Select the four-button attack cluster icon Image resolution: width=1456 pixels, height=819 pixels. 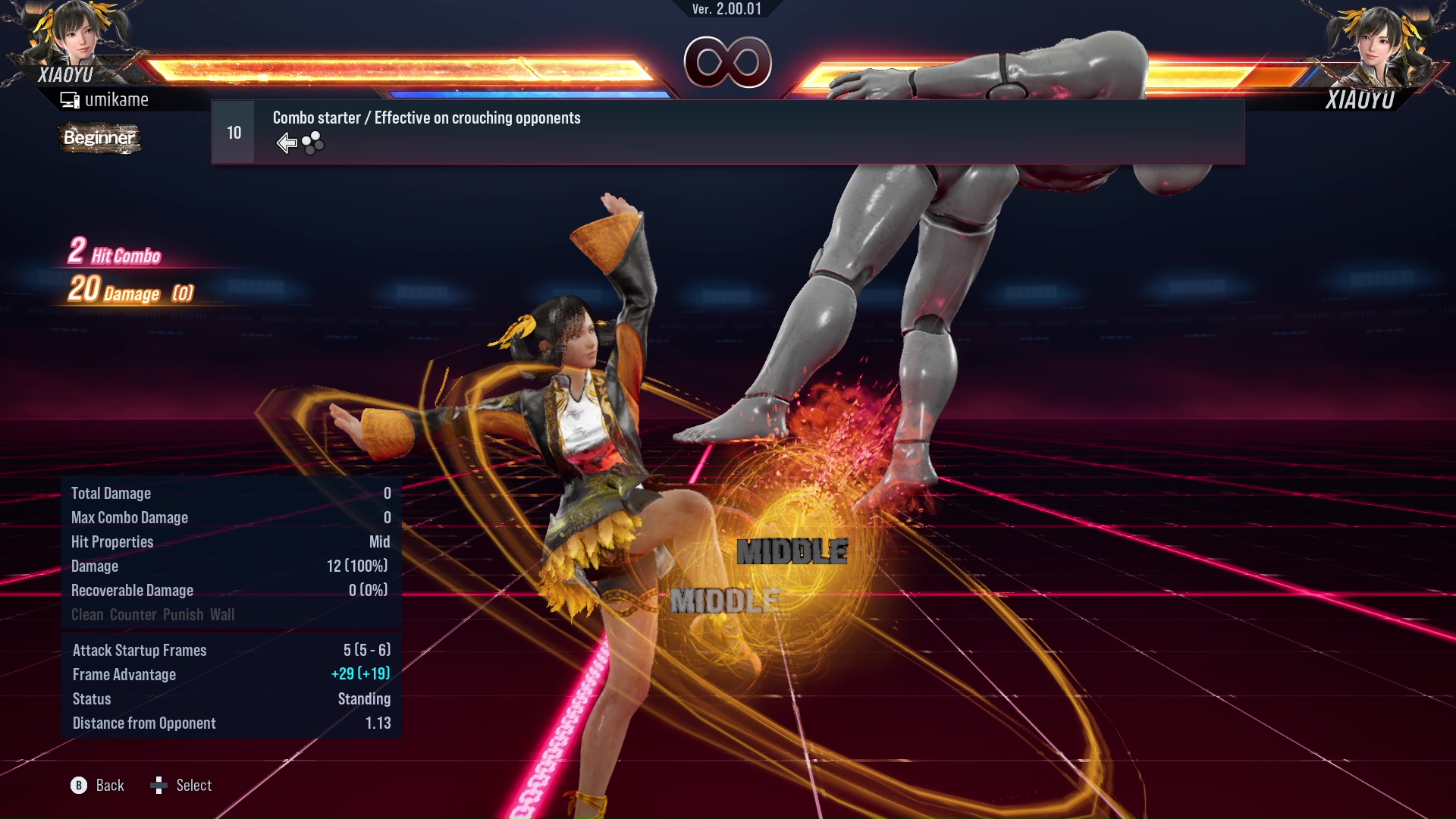pos(312,141)
